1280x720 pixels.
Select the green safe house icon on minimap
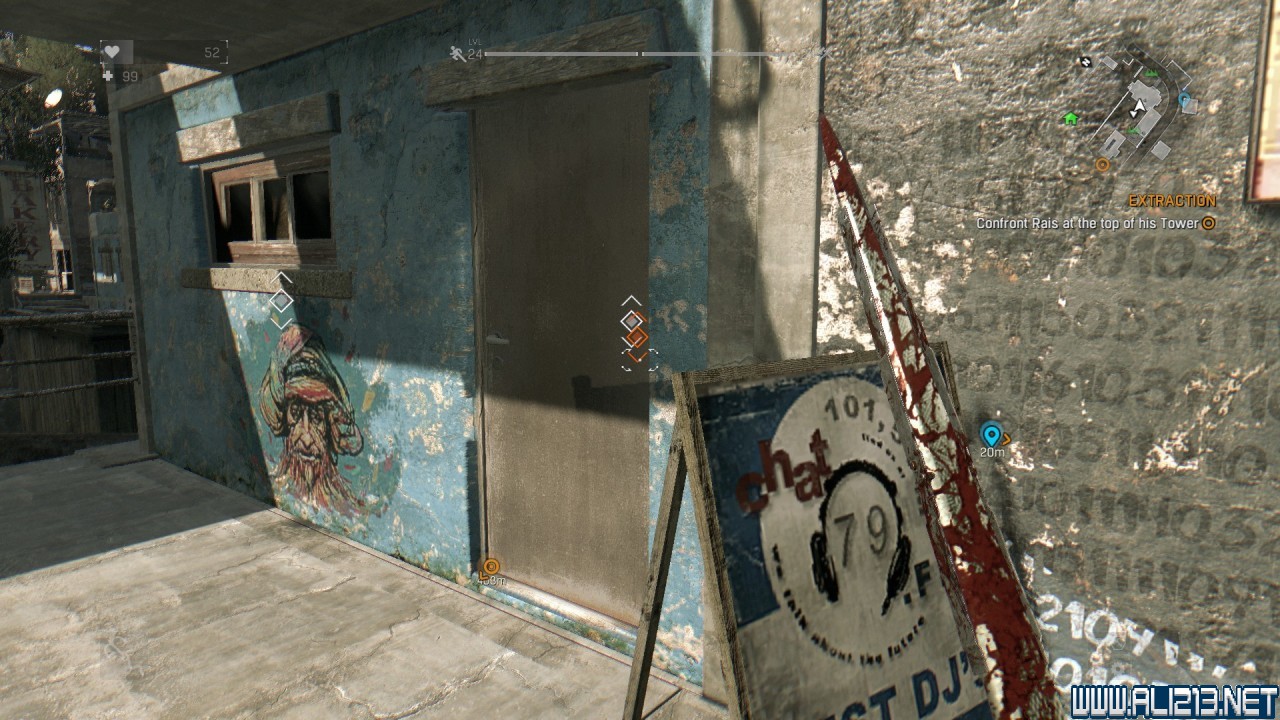[x=1071, y=118]
